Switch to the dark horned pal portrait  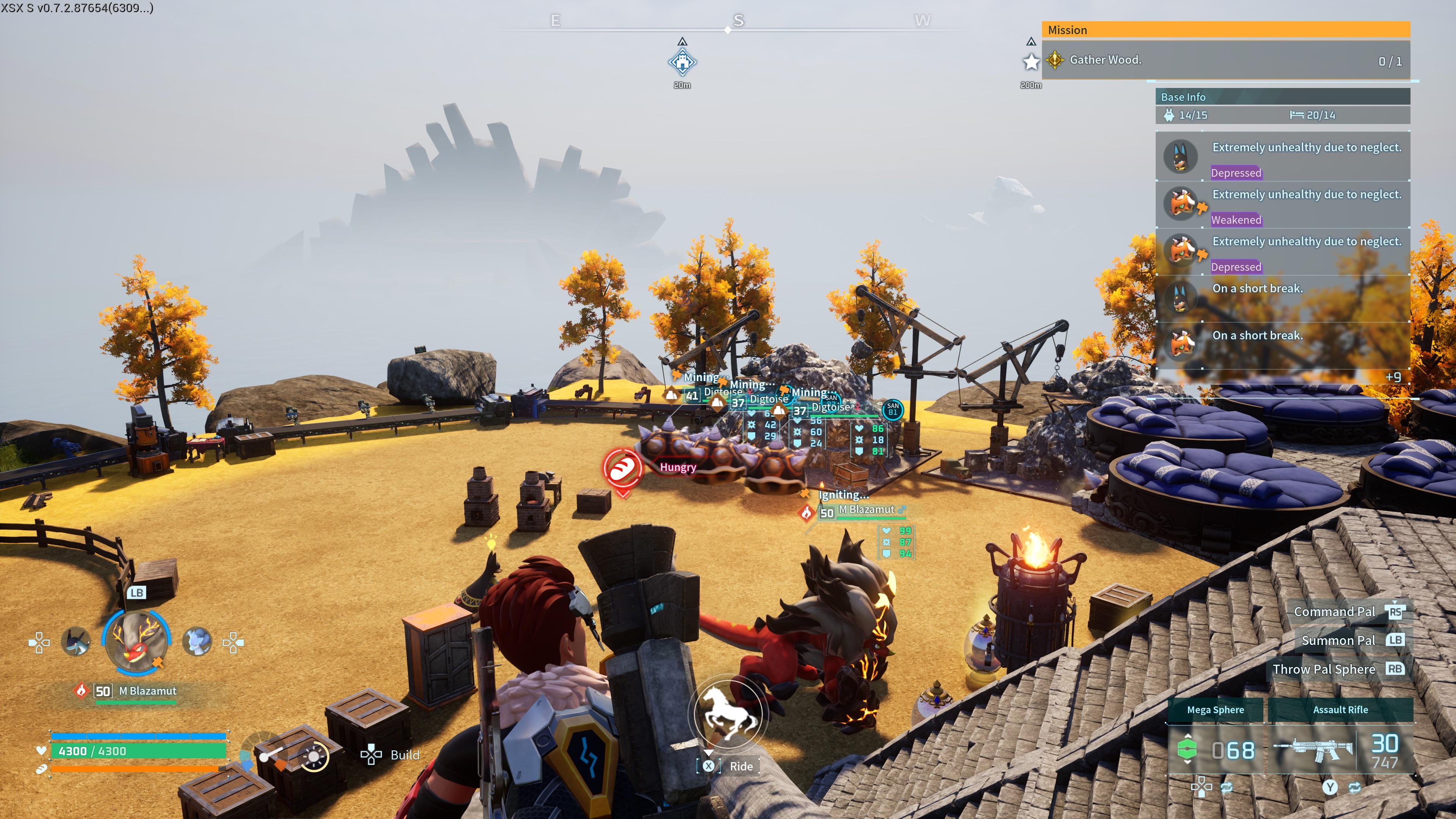click(x=76, y=642)
